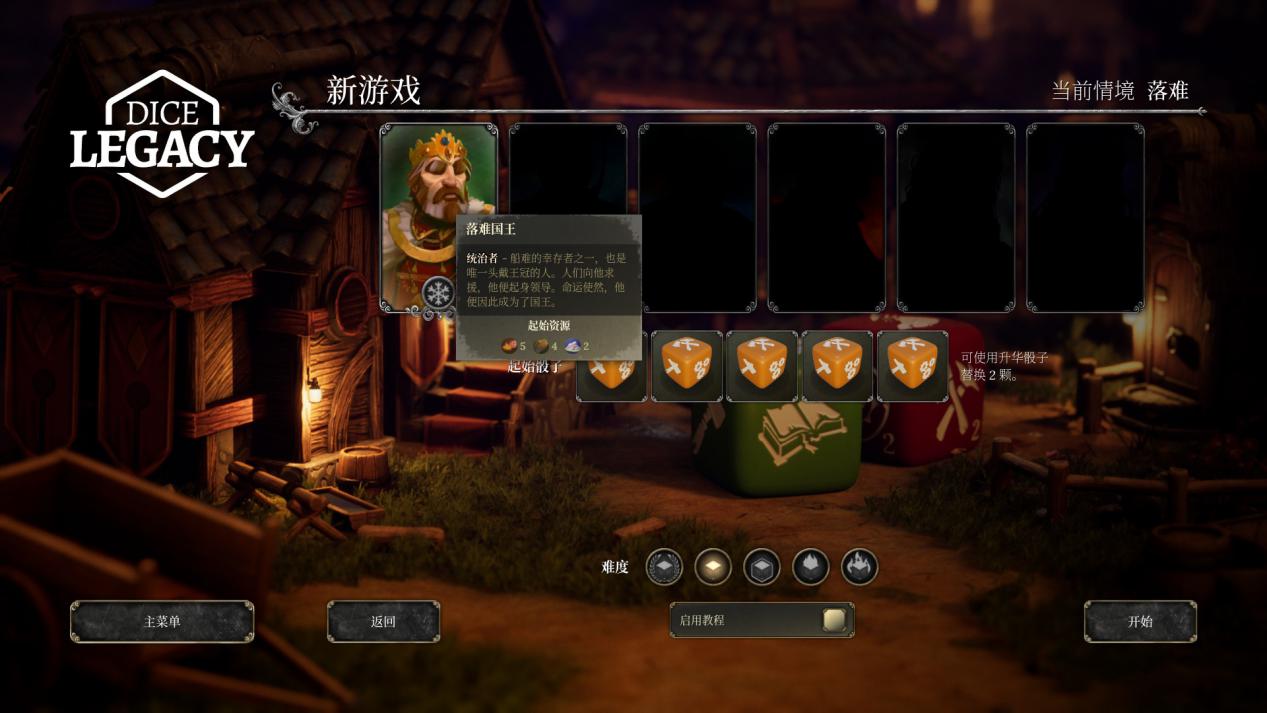Open the 主菜单 main menu button

point(162,622)
